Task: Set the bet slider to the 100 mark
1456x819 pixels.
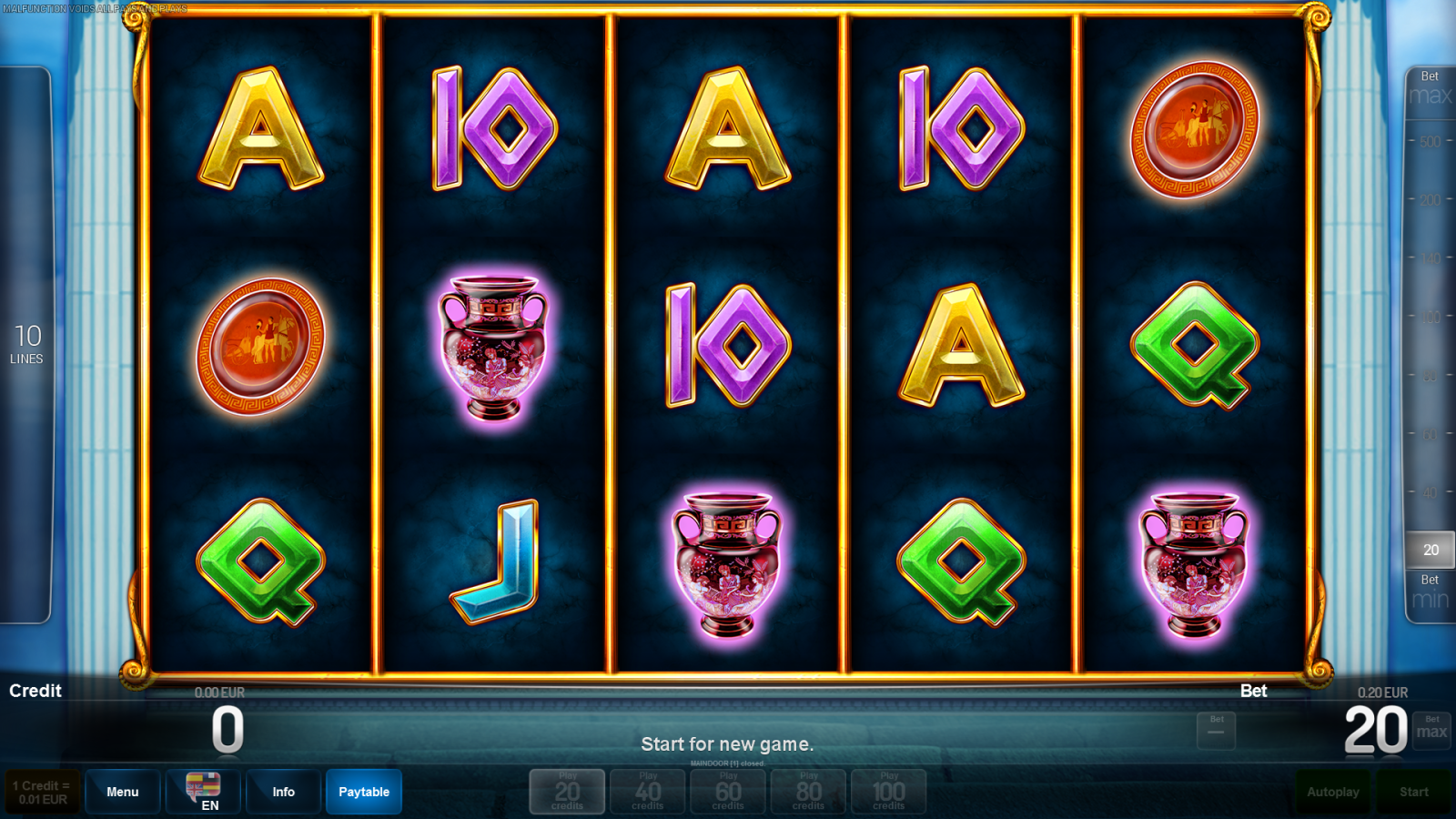Action: click(x=1431, y=317)
